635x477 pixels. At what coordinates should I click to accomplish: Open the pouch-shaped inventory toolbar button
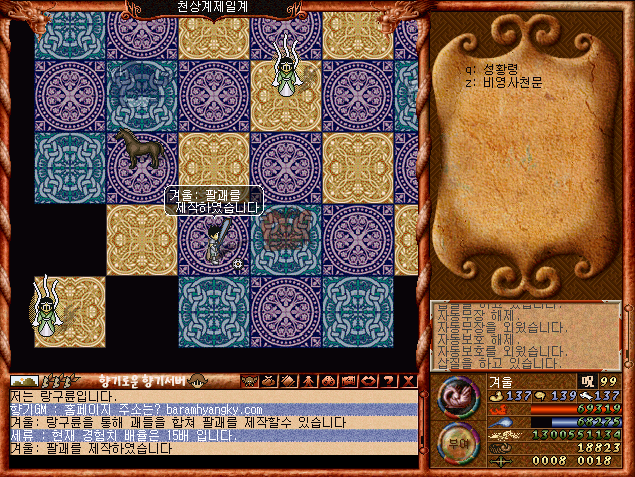pyautogui.click(x=268, y=381)
